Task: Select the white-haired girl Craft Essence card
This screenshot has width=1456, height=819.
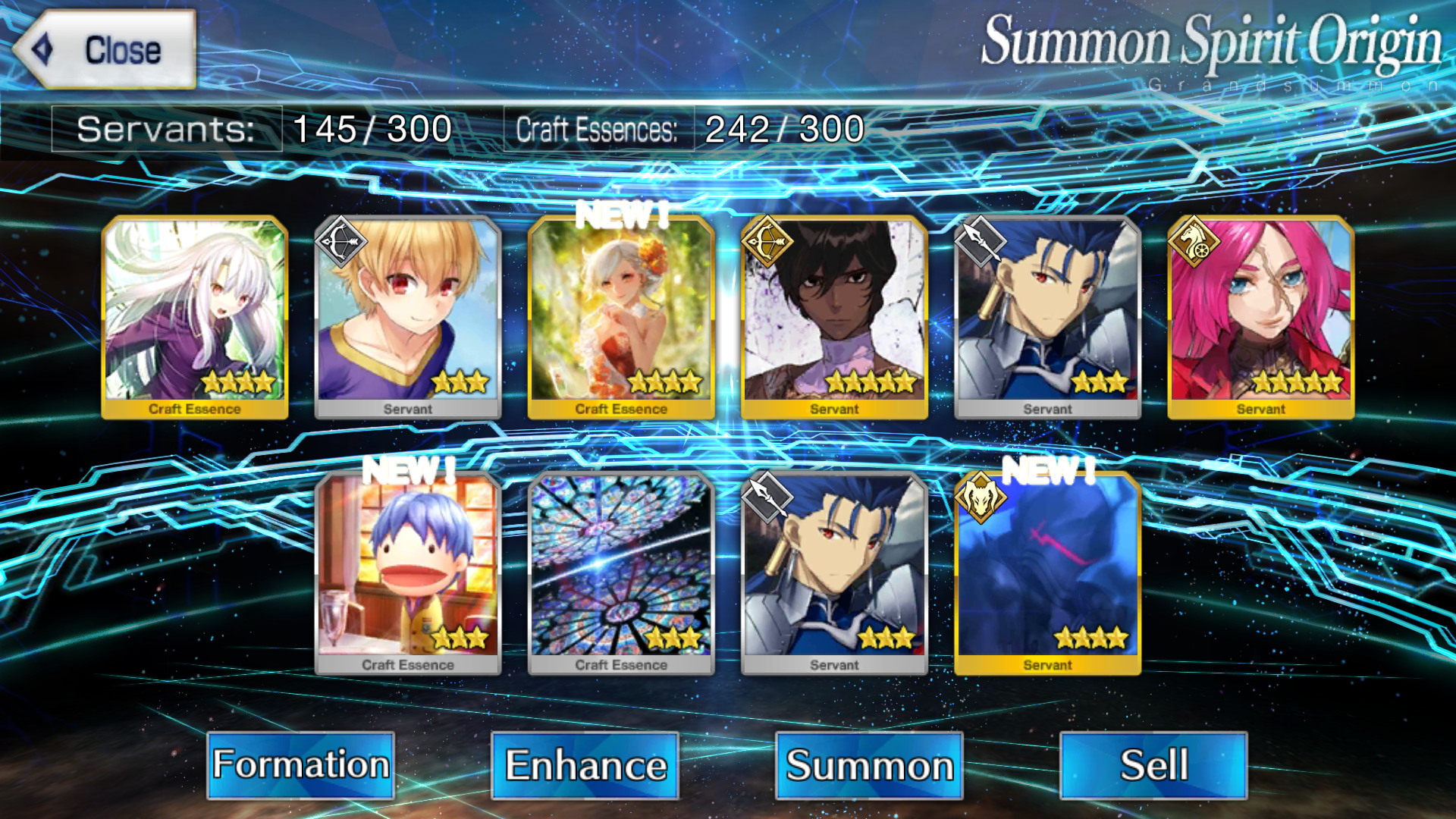Action: point(195,316)
